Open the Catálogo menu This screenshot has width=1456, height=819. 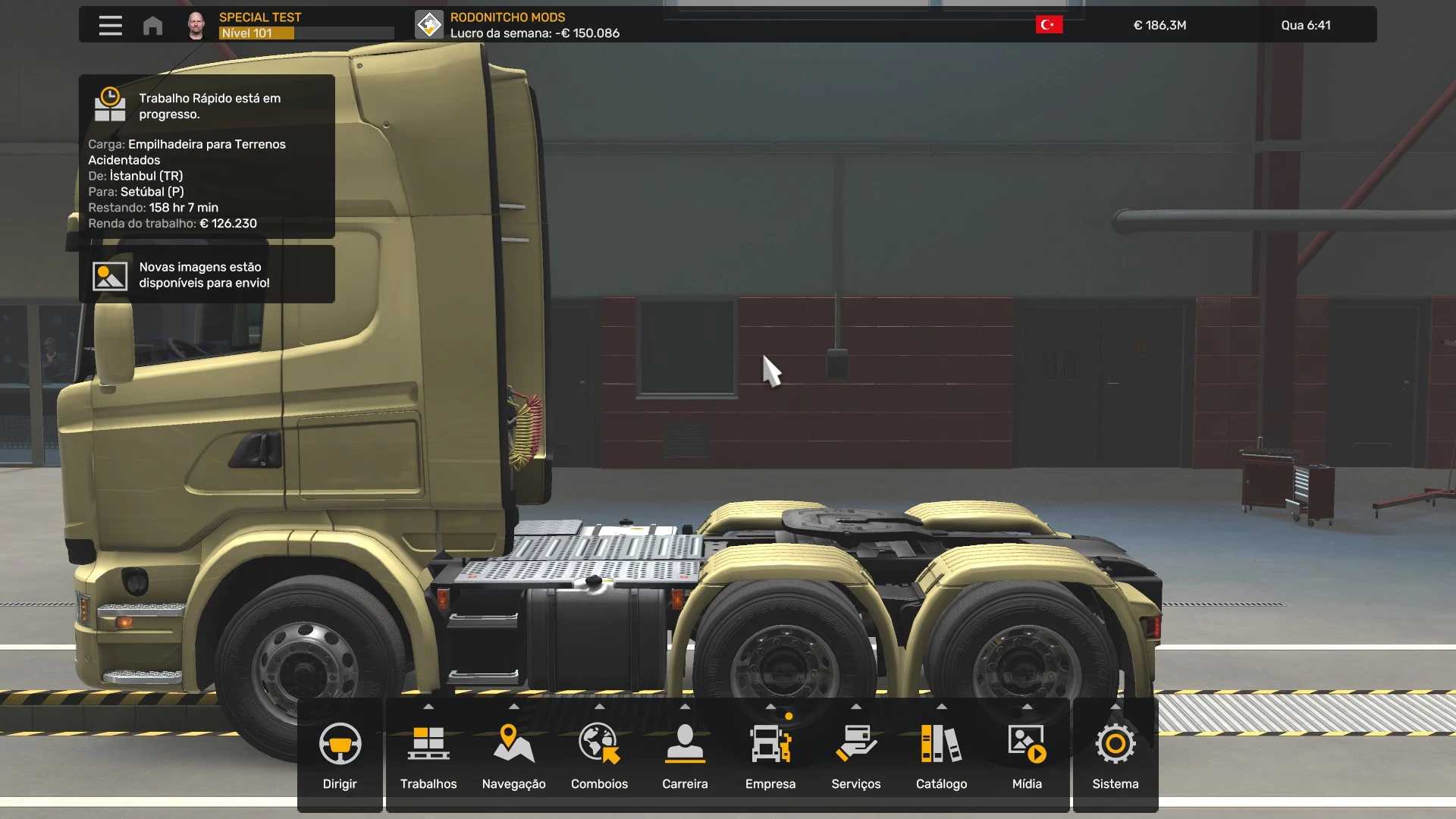(941, 755)
